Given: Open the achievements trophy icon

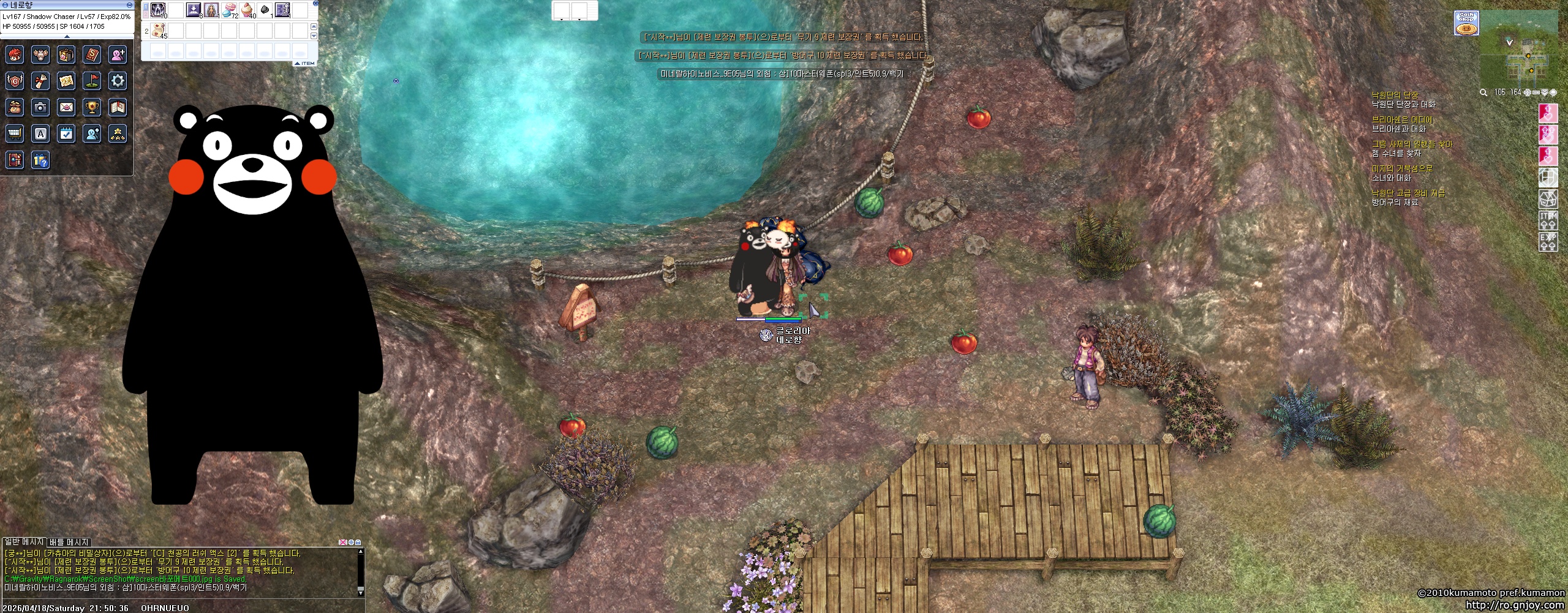Looking at the screenshot, I should 92,107.
